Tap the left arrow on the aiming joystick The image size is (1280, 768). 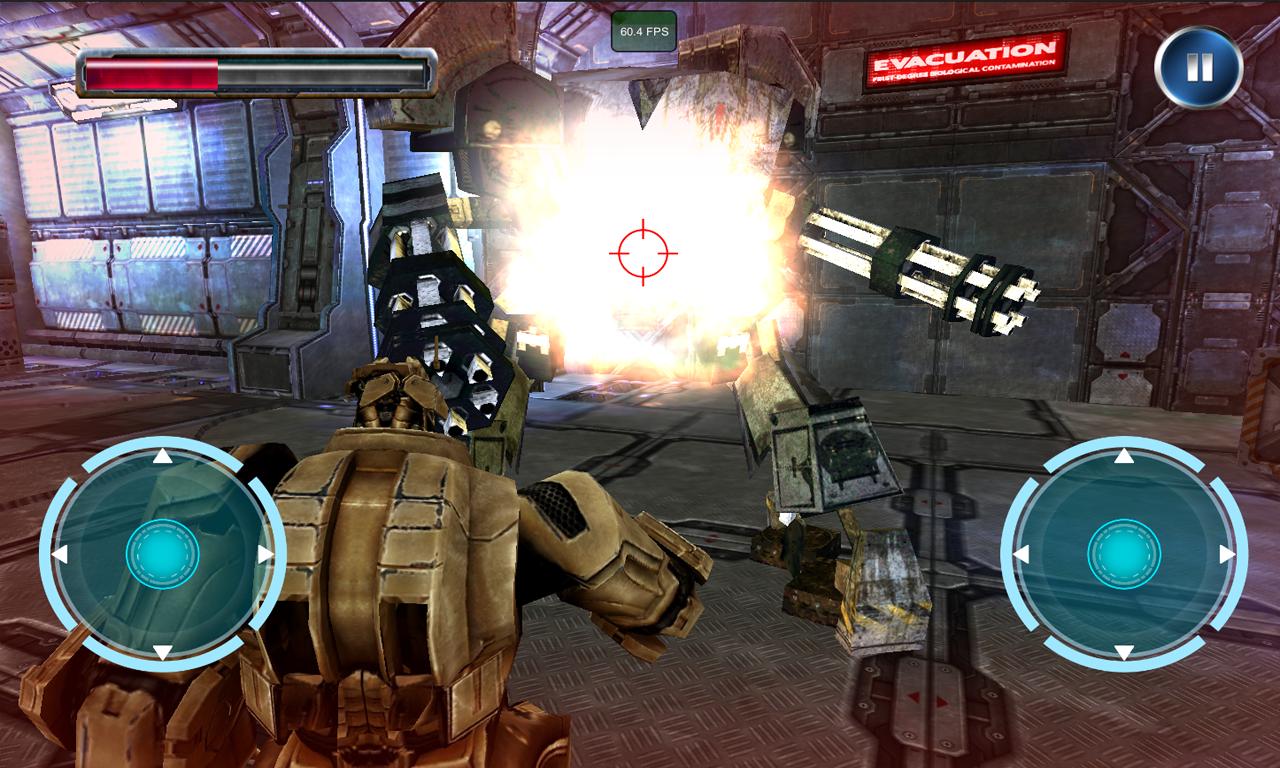pos(1022,554)
